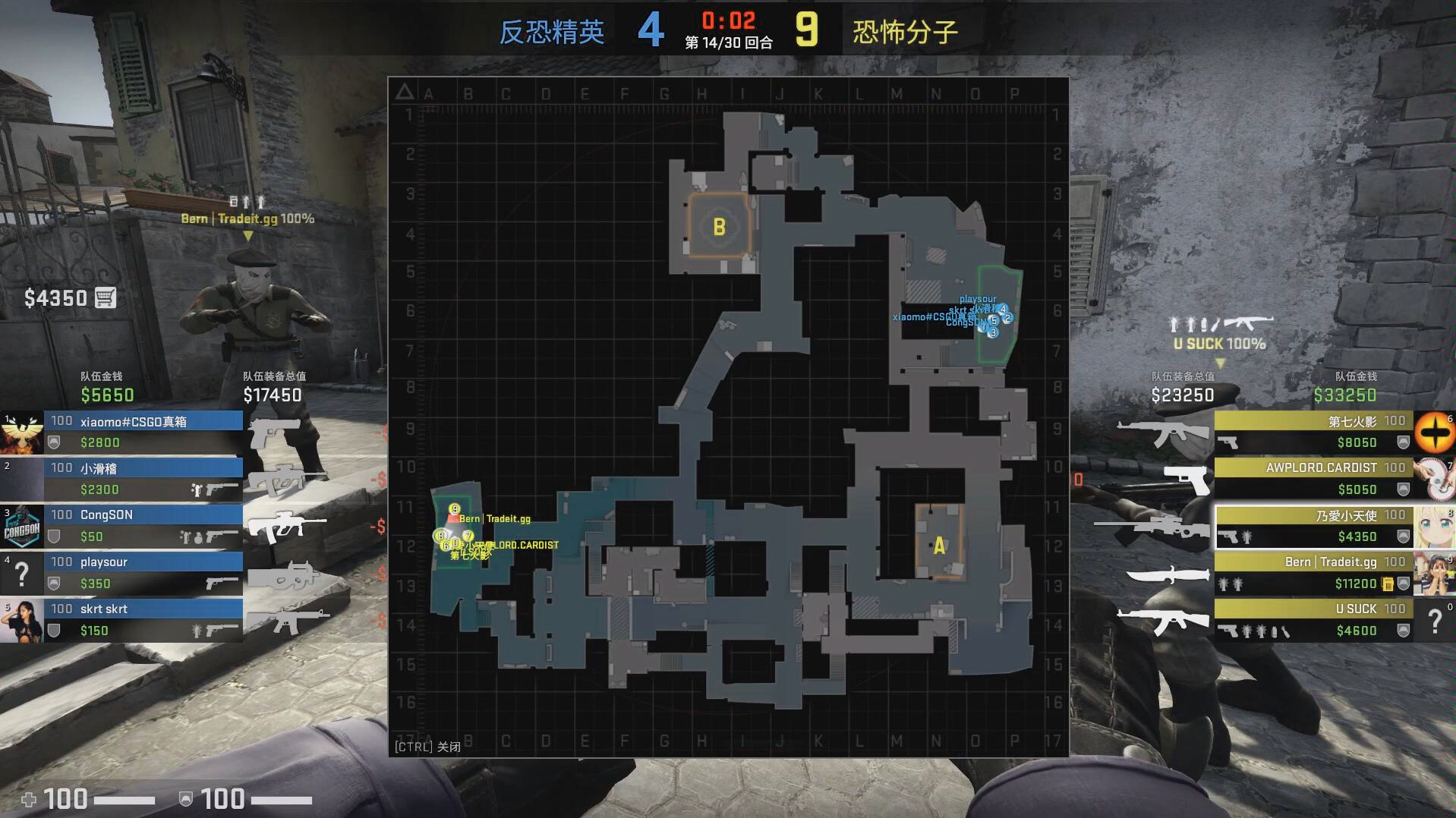Select bombsite A marker on the map
Viewport: 1456px width, 818px height.
pyautogui.click(x=938, y=545)
